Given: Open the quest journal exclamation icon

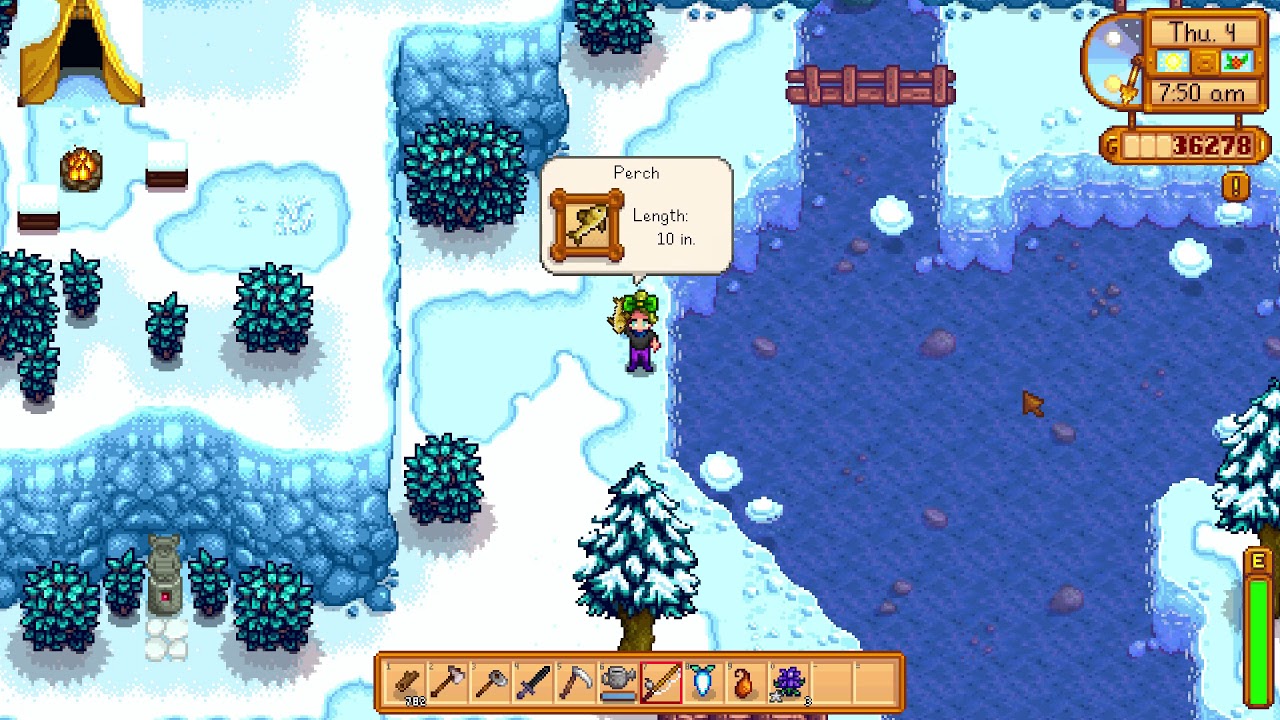Looking at the screenshot, I should (x=1237, y=185).
